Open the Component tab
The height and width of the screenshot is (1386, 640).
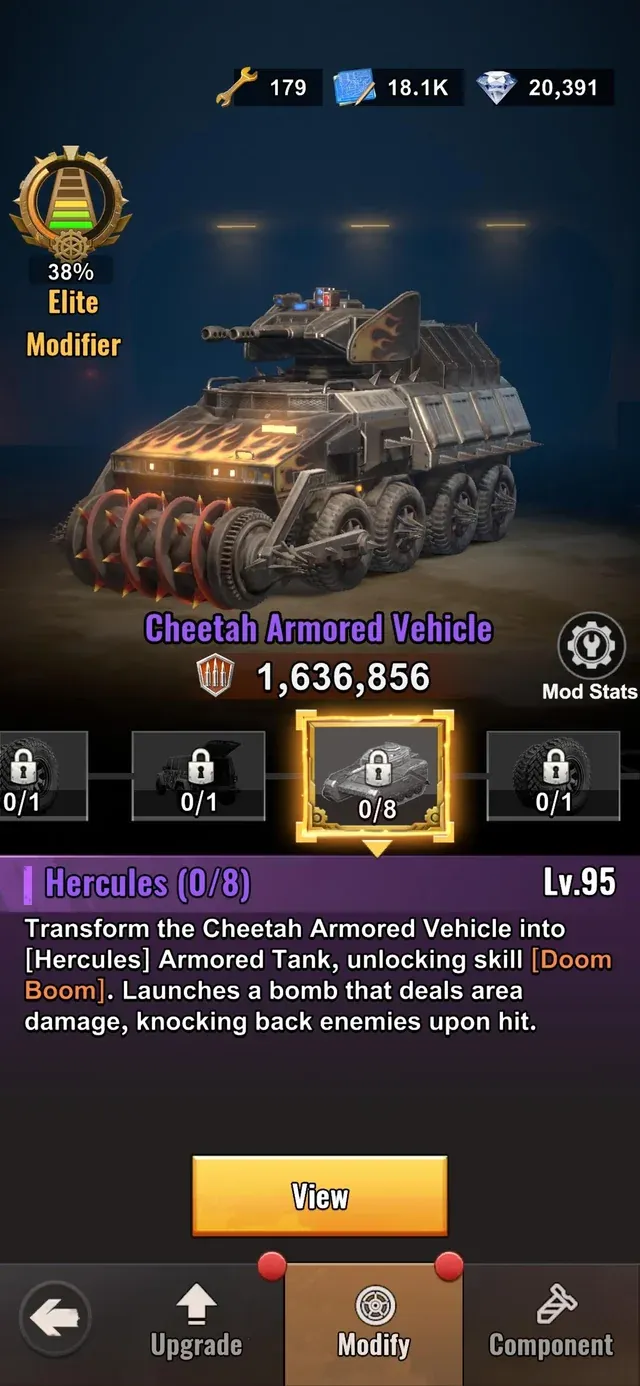click(x=551, y=1322)
